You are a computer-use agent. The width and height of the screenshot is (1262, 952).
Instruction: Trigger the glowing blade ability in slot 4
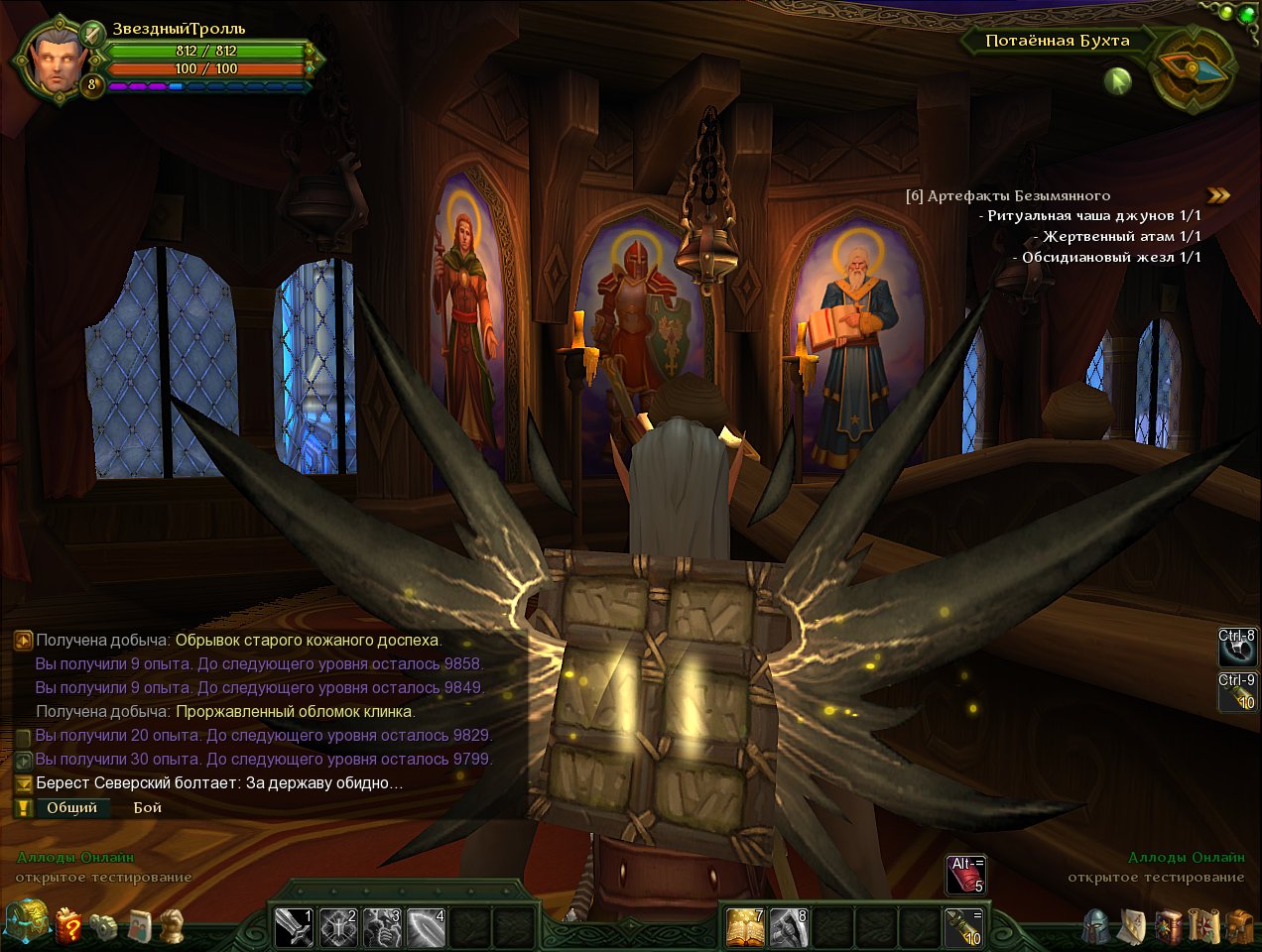pos(426,927)
